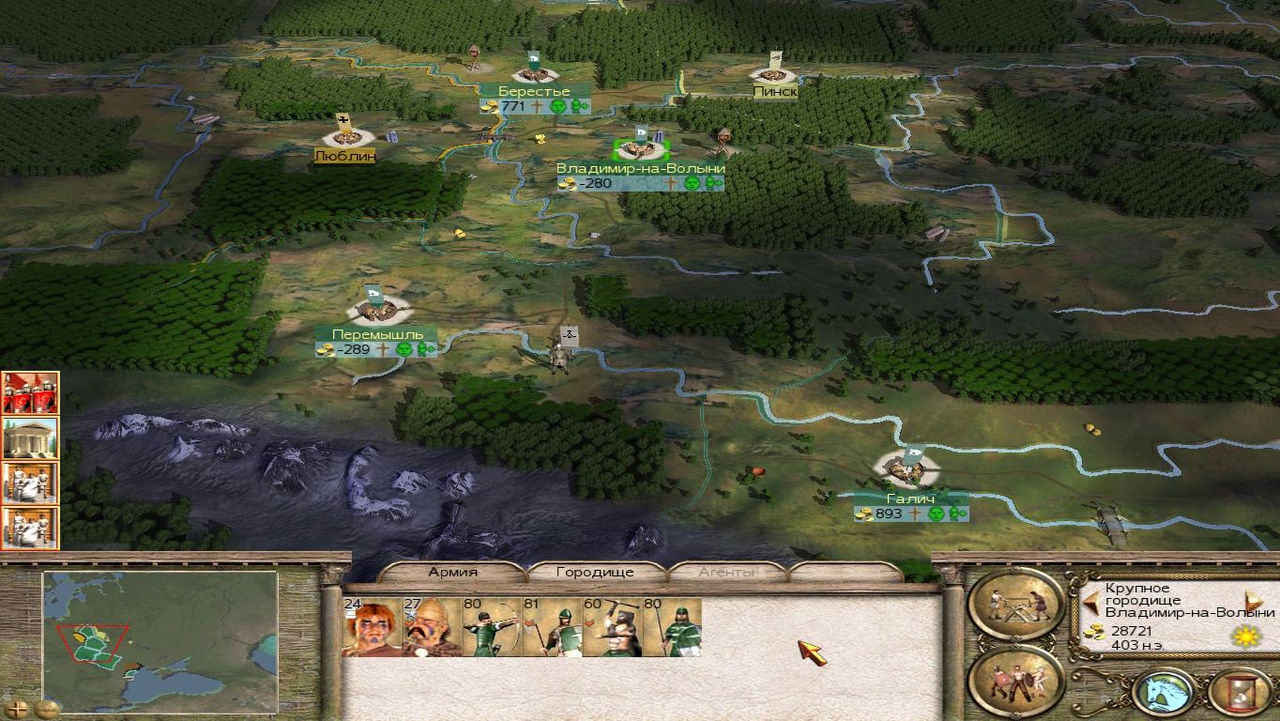Select the shield-bearer unit card with 81 men

click(x=552, y=627)
